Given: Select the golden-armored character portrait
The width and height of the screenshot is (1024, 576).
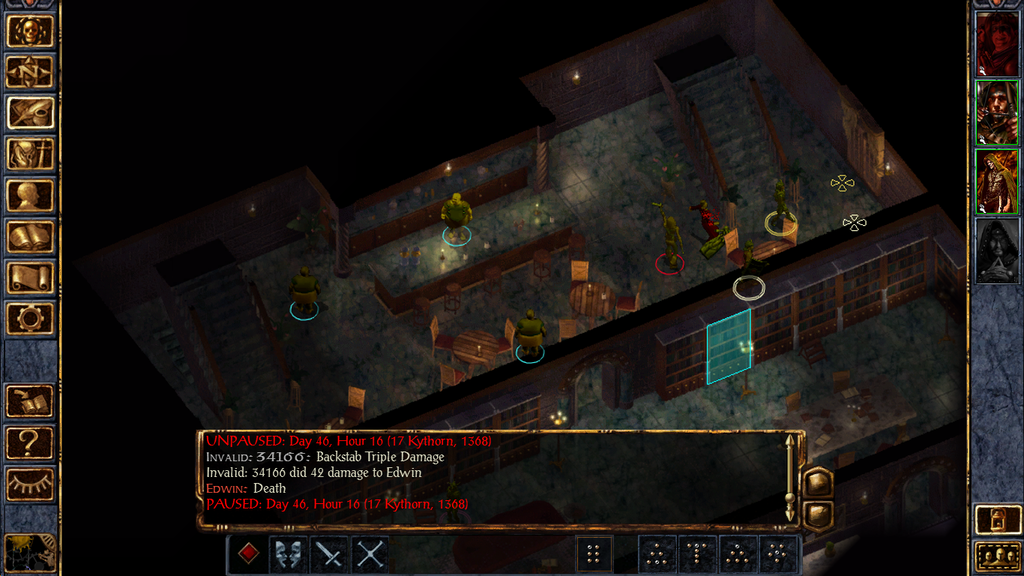Looking at the screenshot, I should pyautogui.click(x=996, y=182).
